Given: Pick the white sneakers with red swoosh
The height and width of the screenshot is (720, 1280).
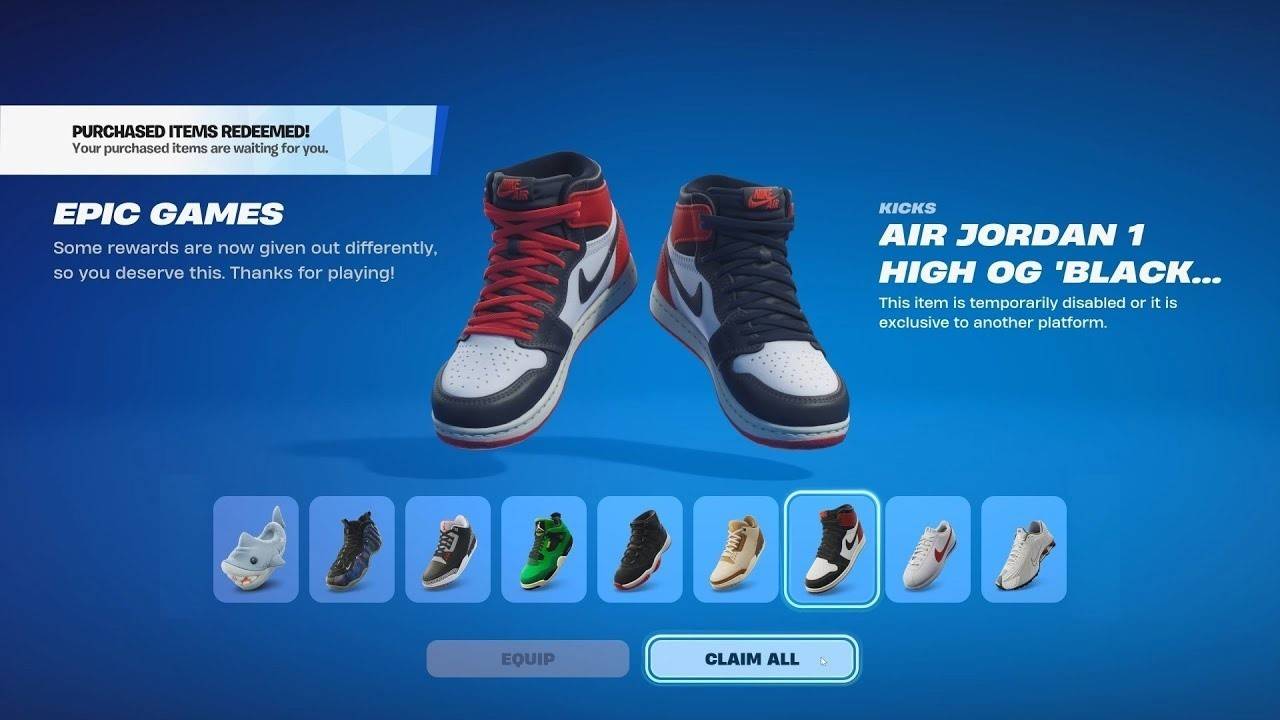Looking at the screenshot, I should click(x=928, y=550).
